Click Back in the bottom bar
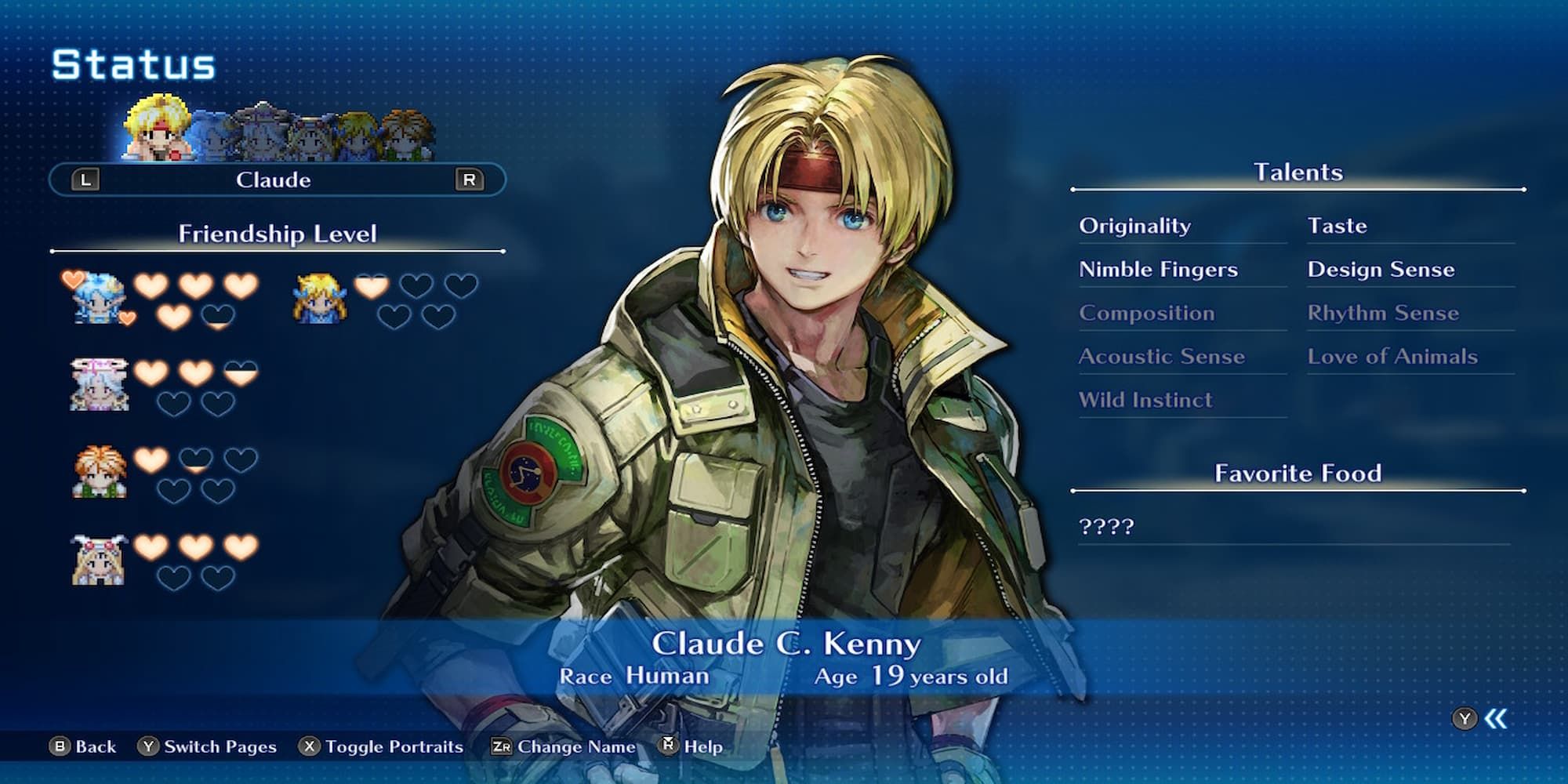This screenshot has width=1568, height=784. 90,746
